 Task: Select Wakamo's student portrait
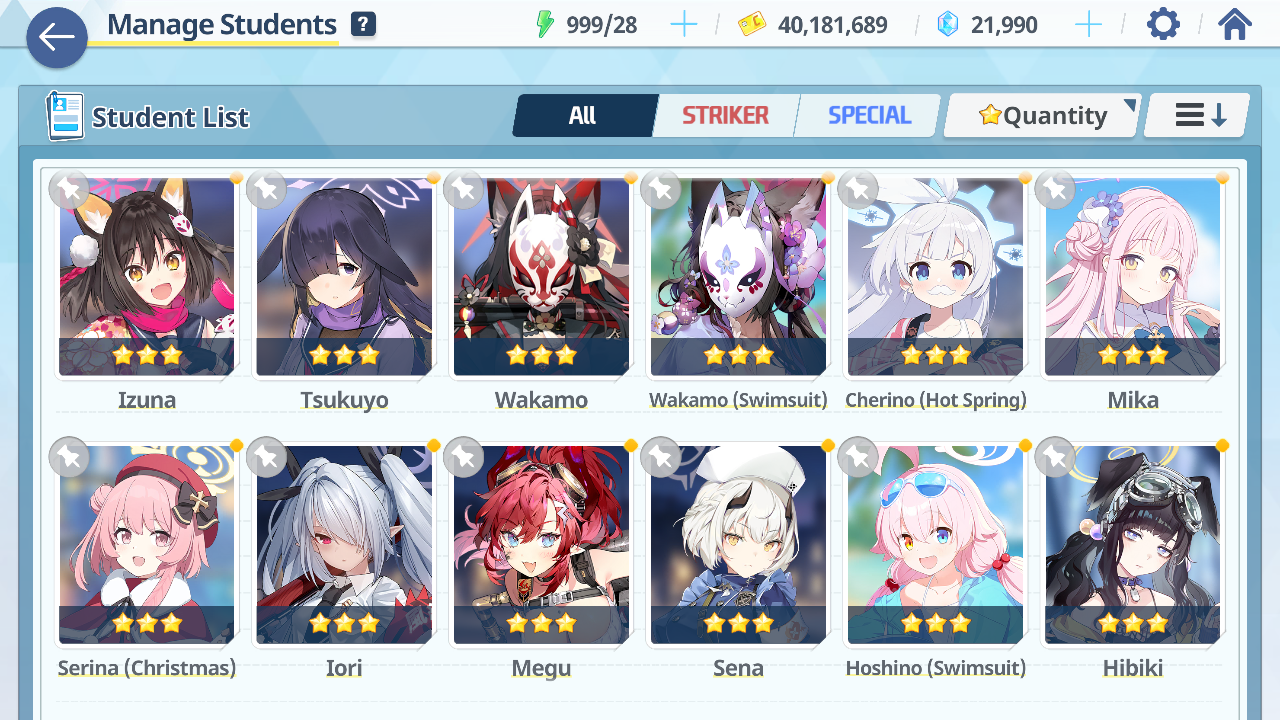(541, 277)
